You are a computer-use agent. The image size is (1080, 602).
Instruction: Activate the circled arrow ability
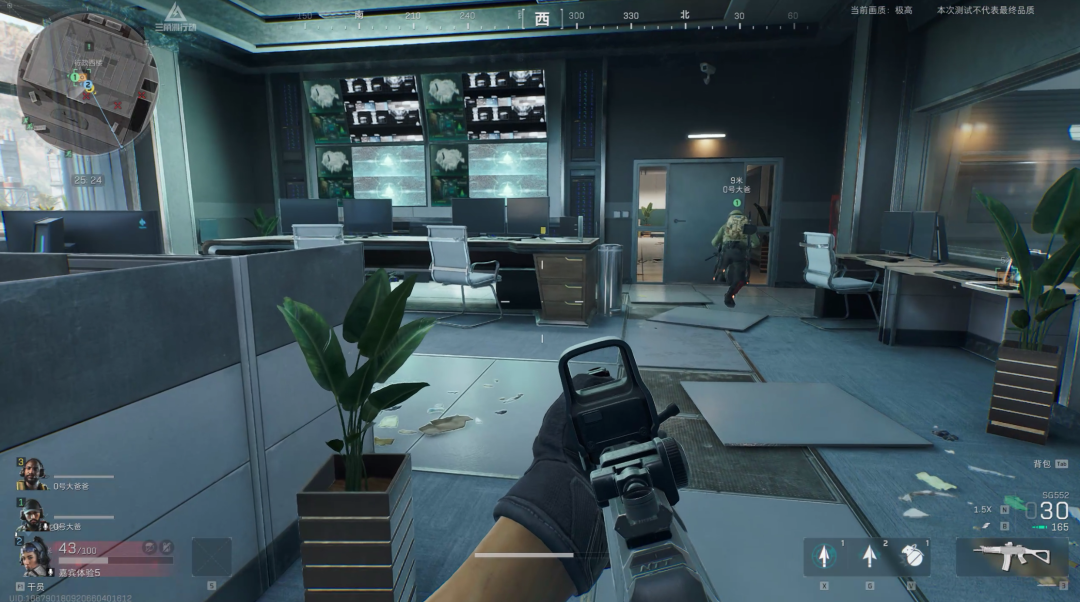(825, 556)
